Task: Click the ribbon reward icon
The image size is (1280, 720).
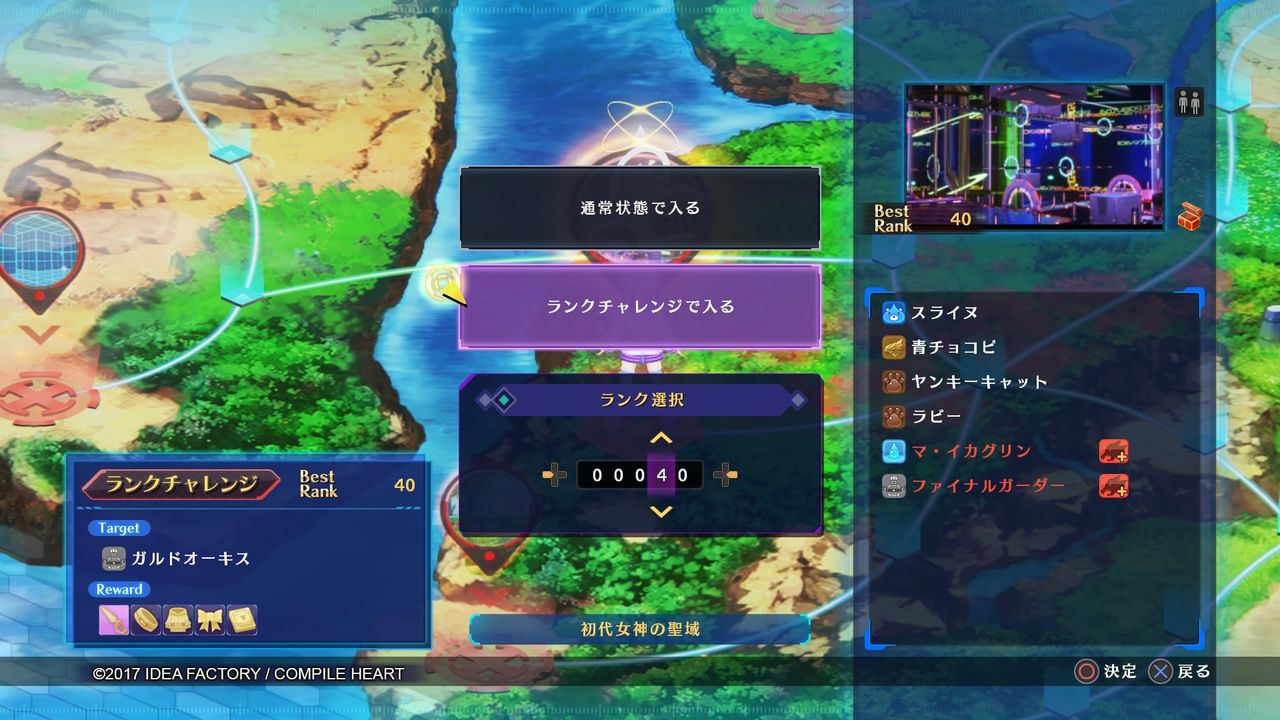Action: [x=210, y=619]
